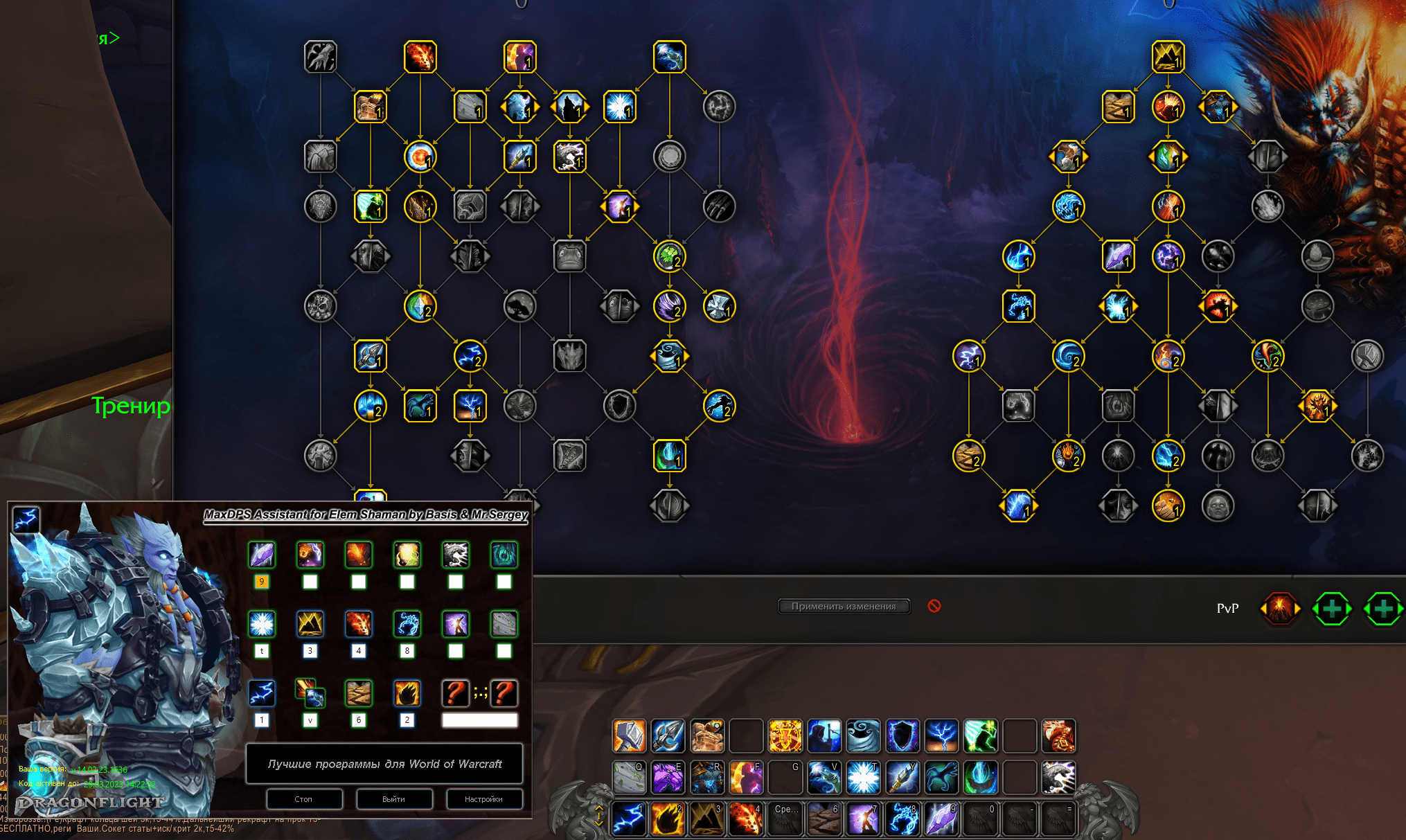
Task: Activate the blue shield ability on top bar
Action: point(903,735)
